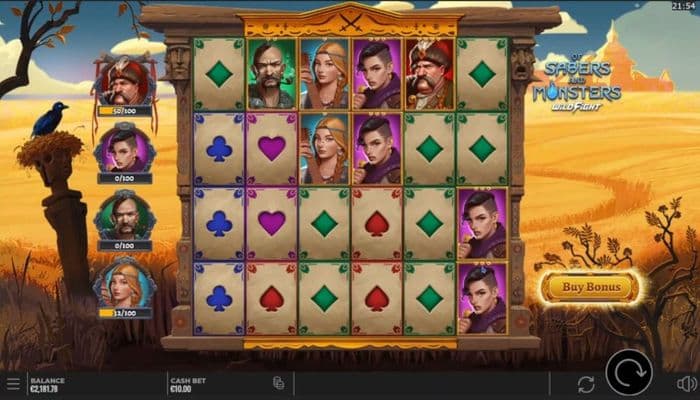
Task: Toggle the sound speaker icon
Action: pos(686,383)
